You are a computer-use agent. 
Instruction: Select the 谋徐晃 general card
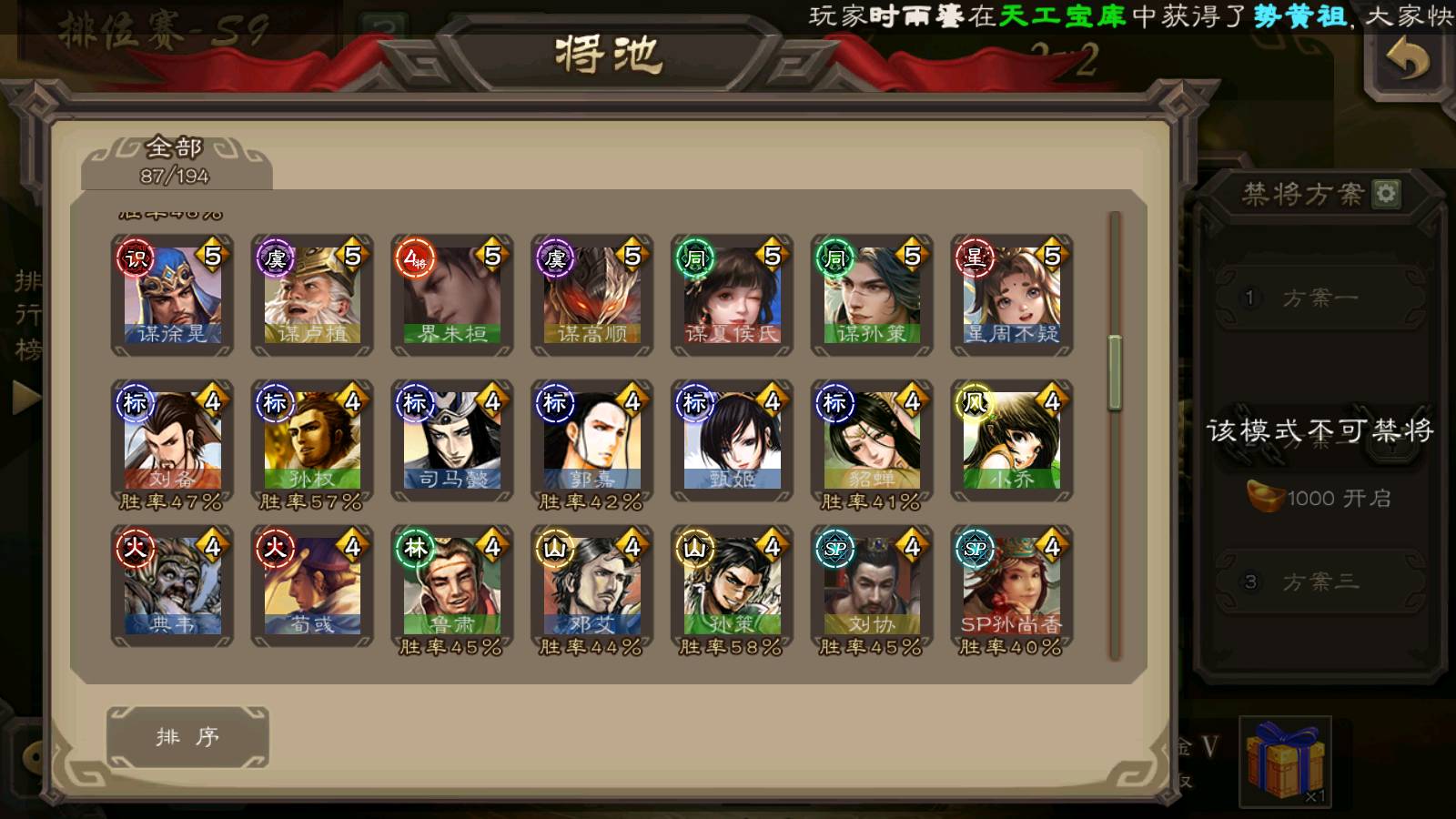tap(172, 294)
